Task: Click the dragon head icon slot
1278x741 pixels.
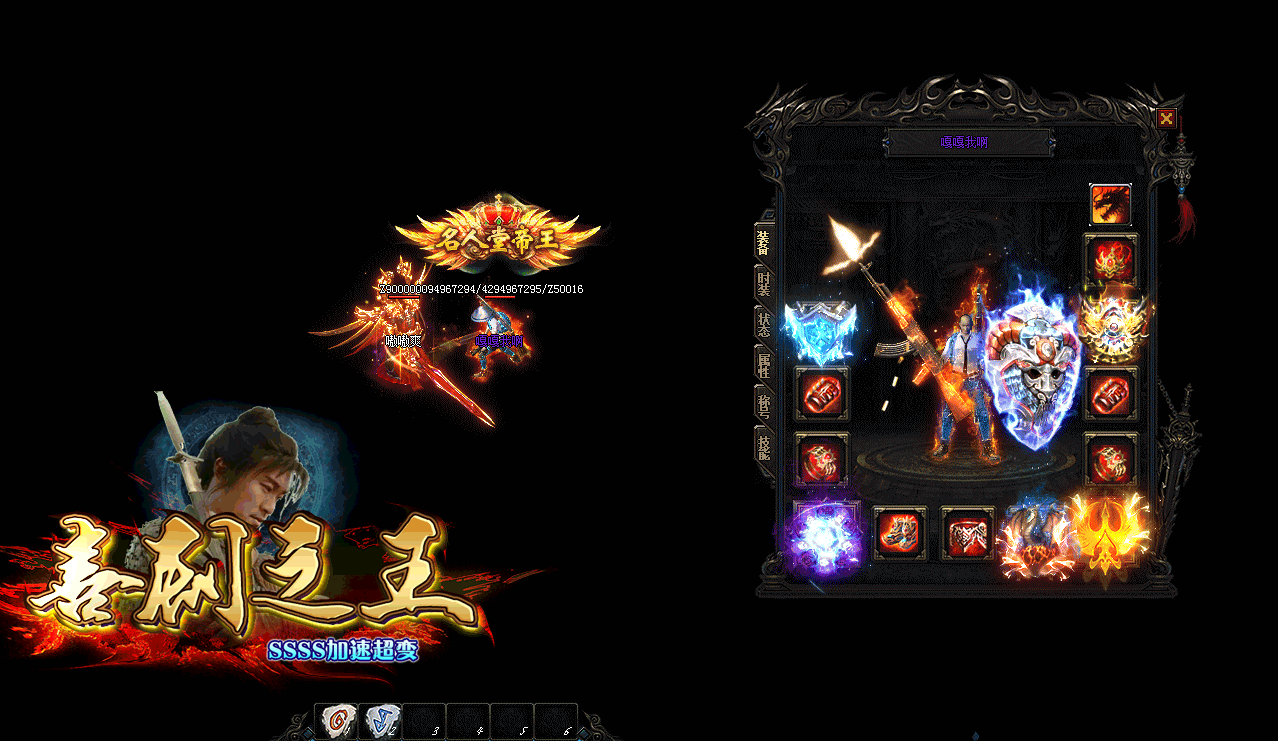Action: [1110, 205]
